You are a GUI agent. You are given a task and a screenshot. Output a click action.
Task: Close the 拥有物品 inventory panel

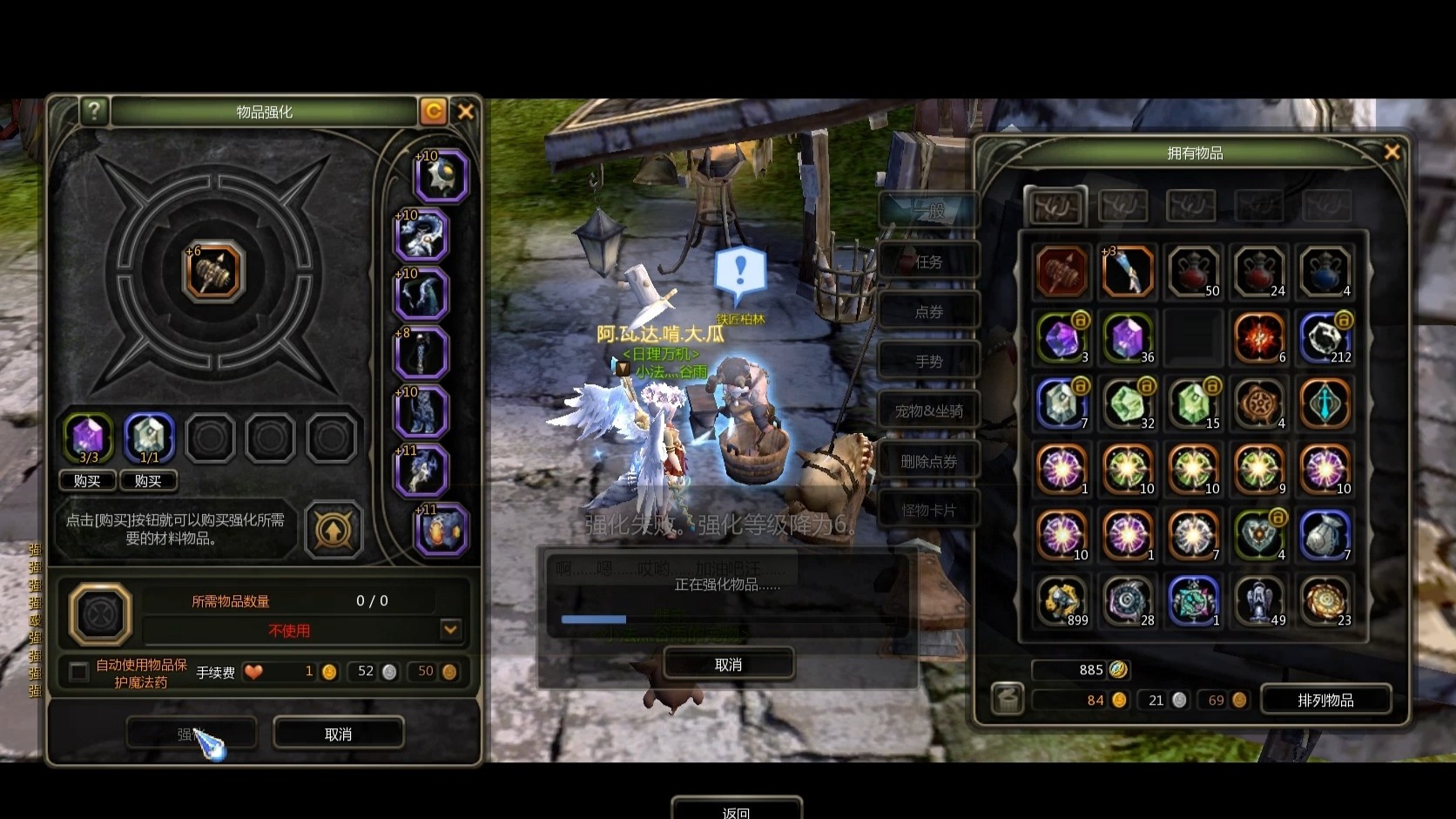pos(1392,152)
